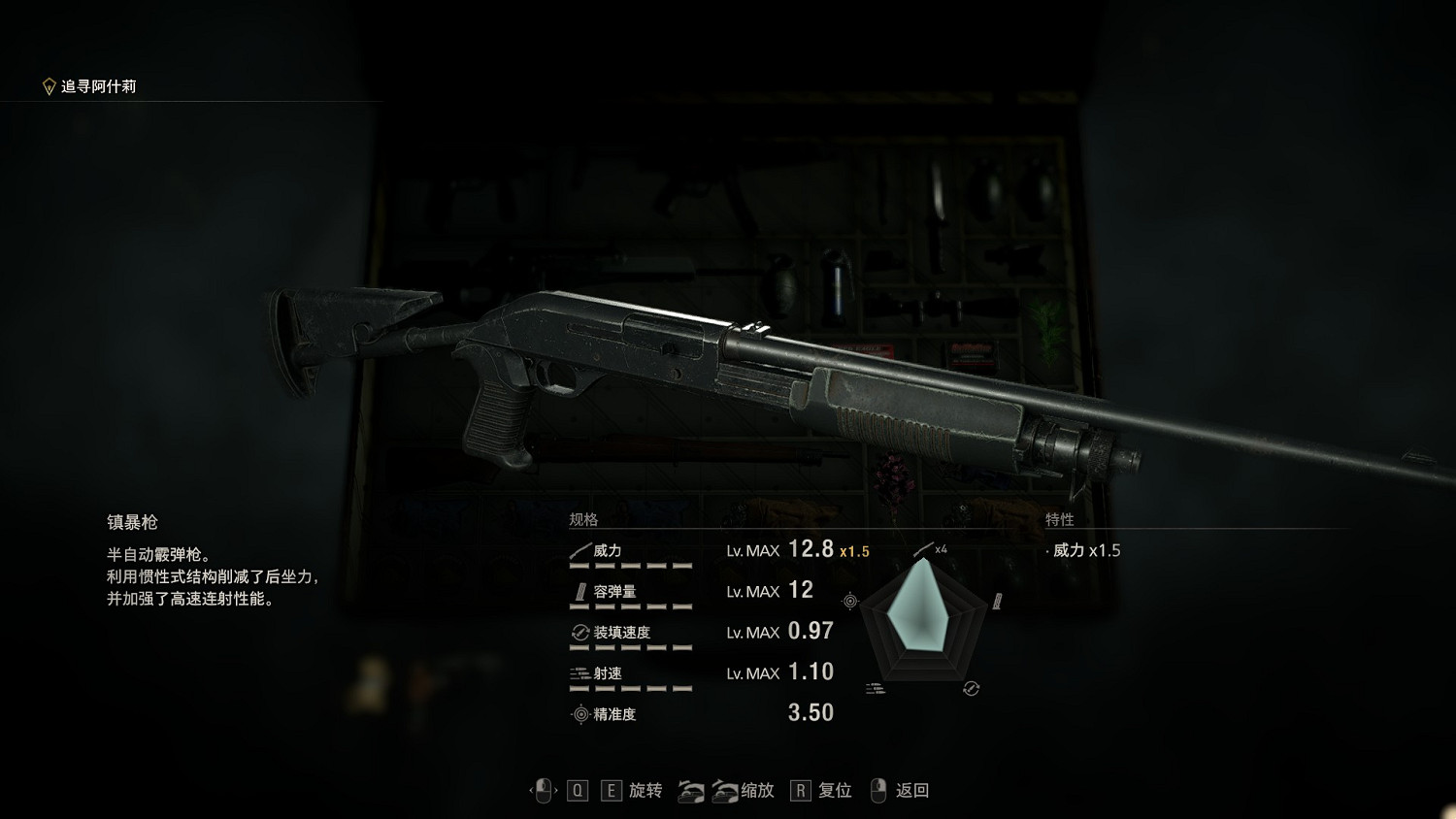Select the 精准度 crosshair accuracy icon

(x=579, y=713)
